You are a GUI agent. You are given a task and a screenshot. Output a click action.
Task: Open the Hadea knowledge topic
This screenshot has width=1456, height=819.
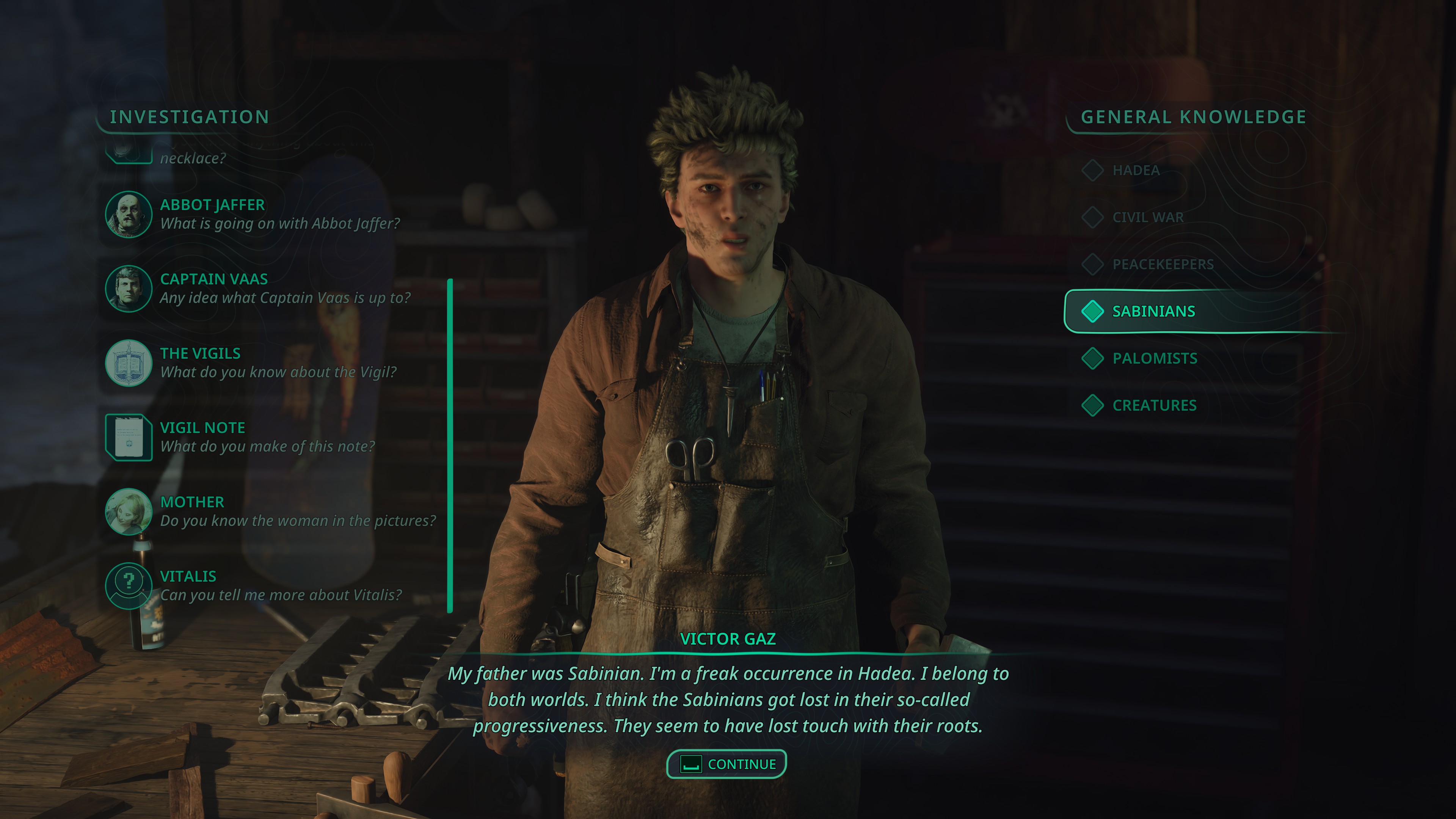1136,170
